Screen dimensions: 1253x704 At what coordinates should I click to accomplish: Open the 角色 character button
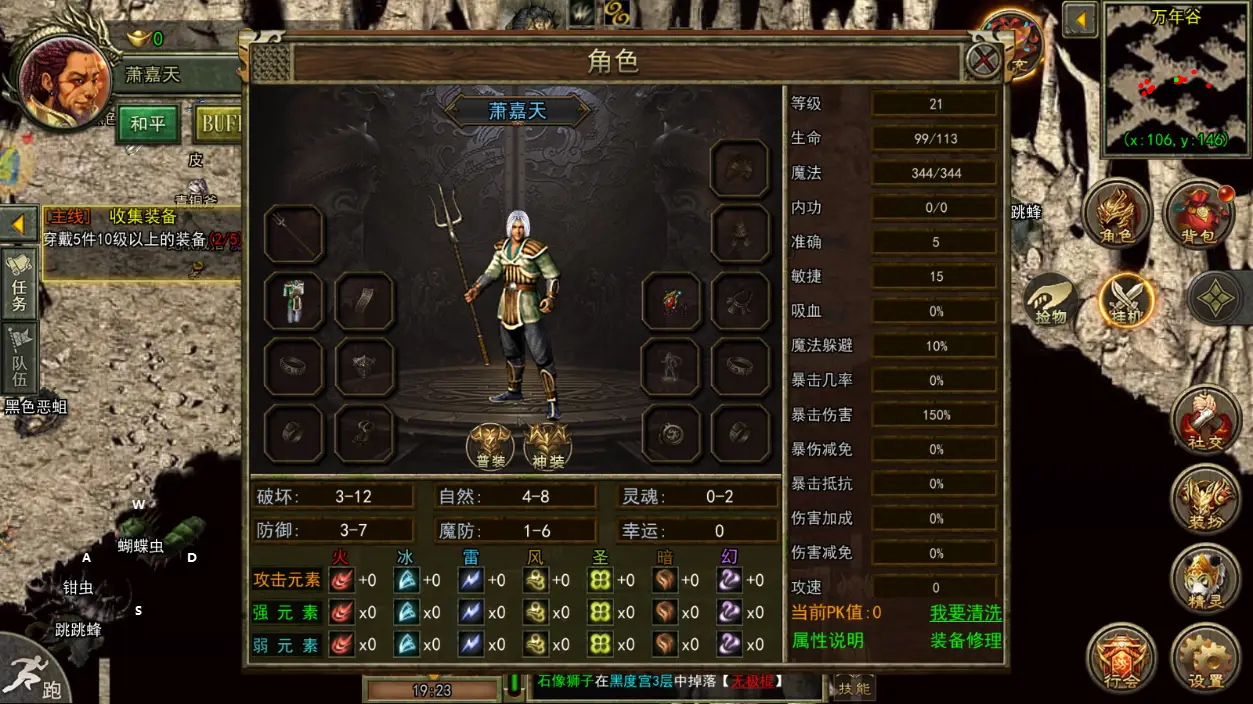1116,215
